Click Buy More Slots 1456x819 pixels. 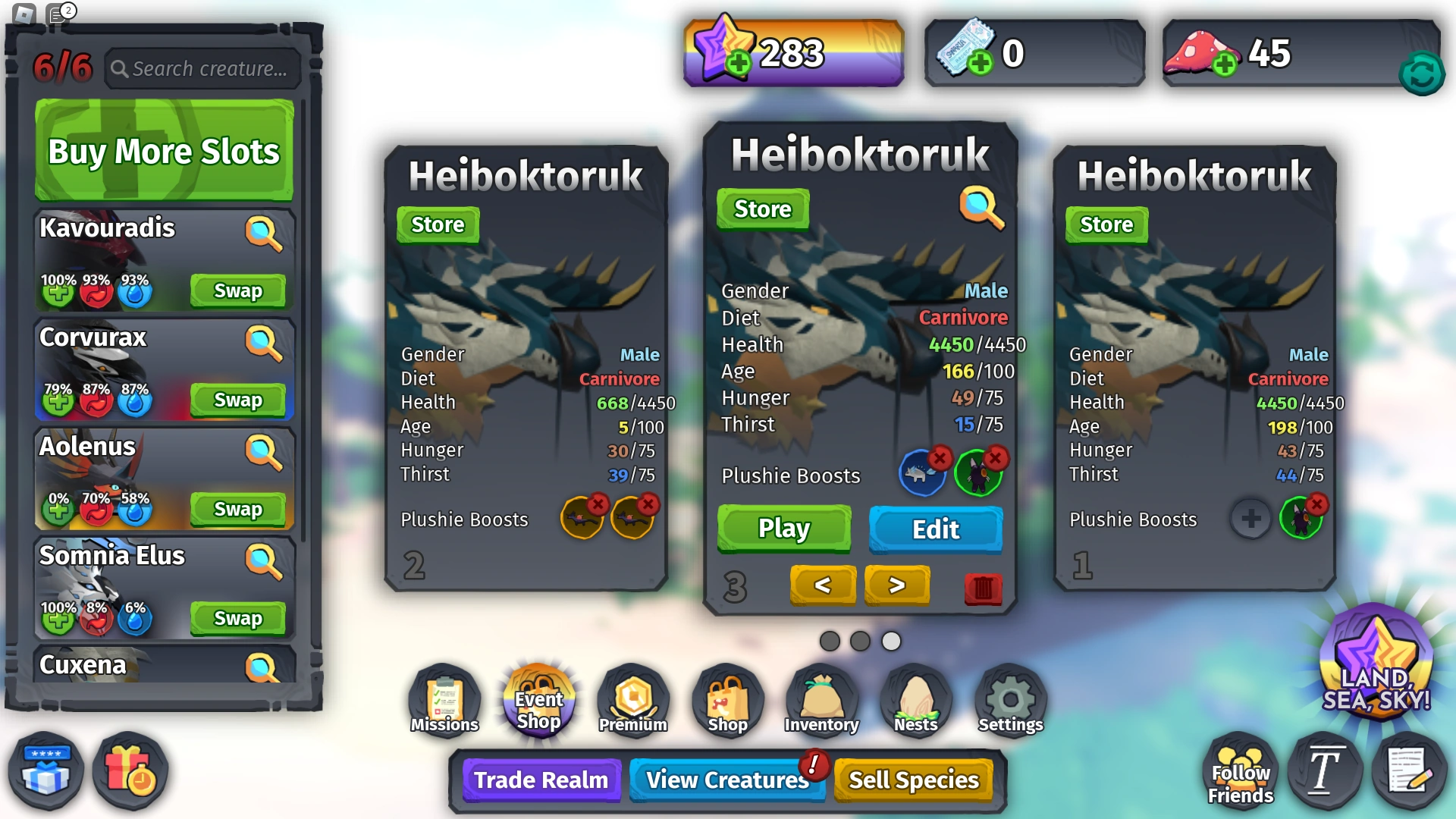(x=163, y=151)
